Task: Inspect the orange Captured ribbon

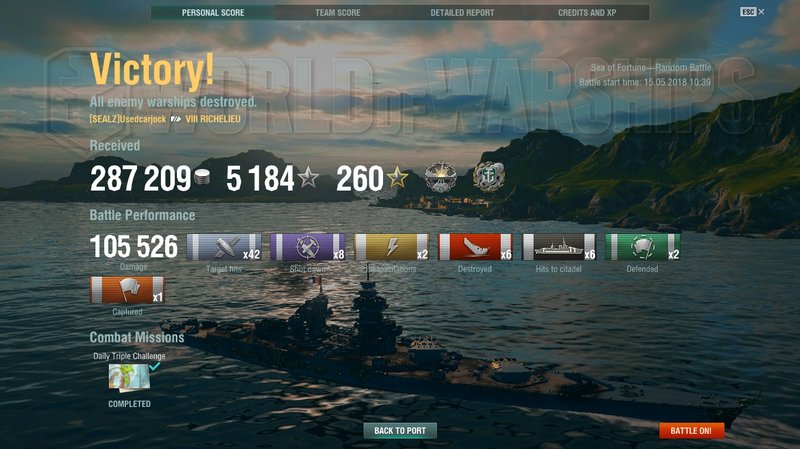Action: click(x=127, y=291)
